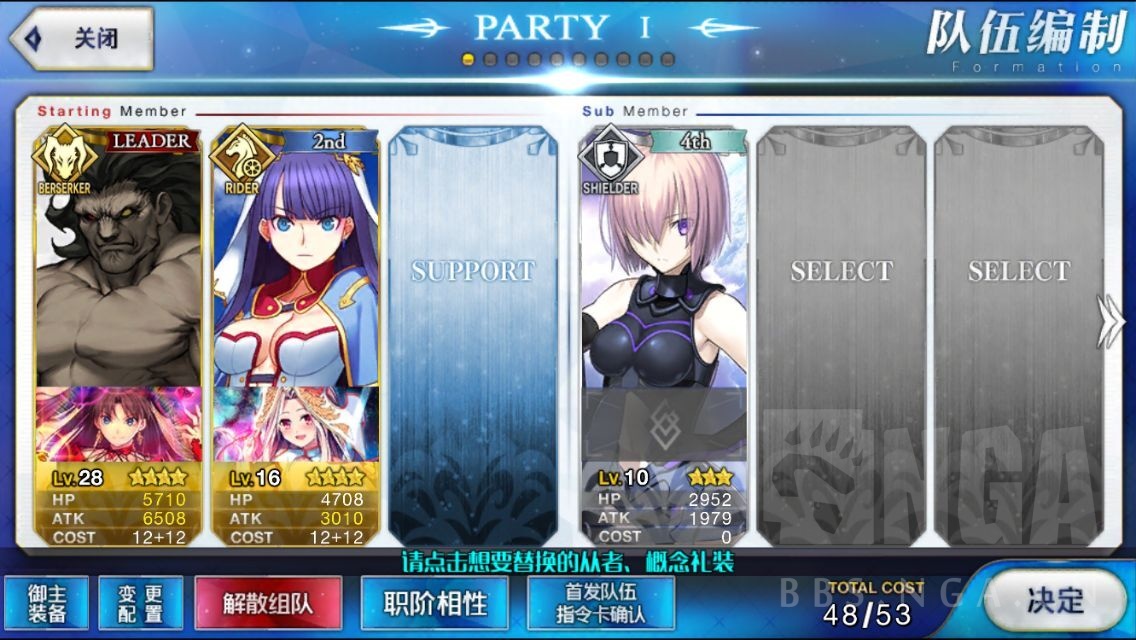Disband the team with 解散组队
This screenshot has height=640, width=1136.
[268, 603]
